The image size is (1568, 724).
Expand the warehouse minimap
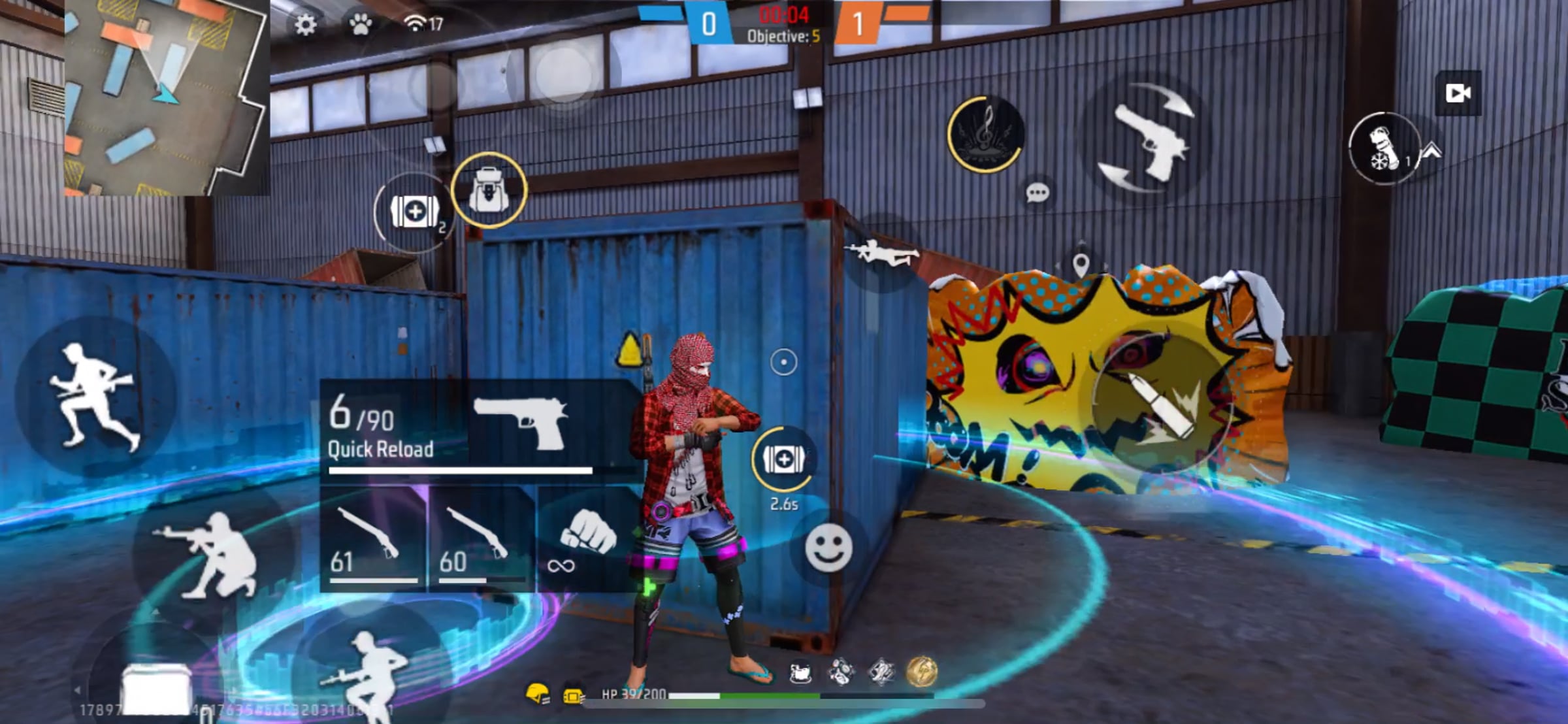point(167,97)
